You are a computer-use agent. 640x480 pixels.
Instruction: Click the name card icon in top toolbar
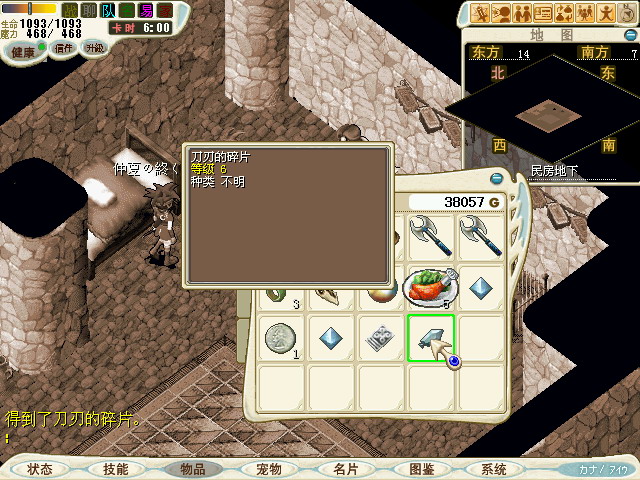tap(544, 12)
